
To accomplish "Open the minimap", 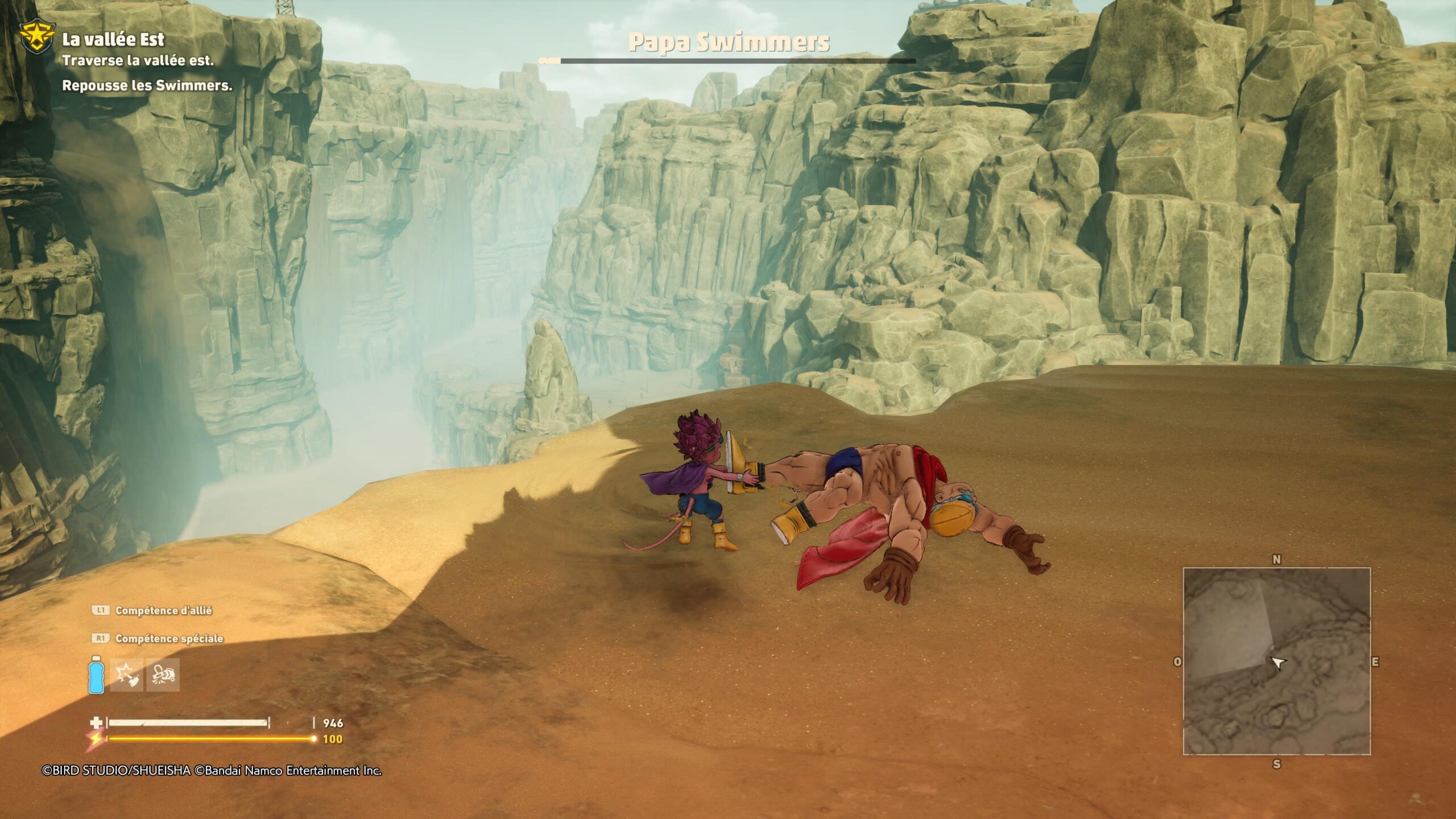I will [1276, 661].
